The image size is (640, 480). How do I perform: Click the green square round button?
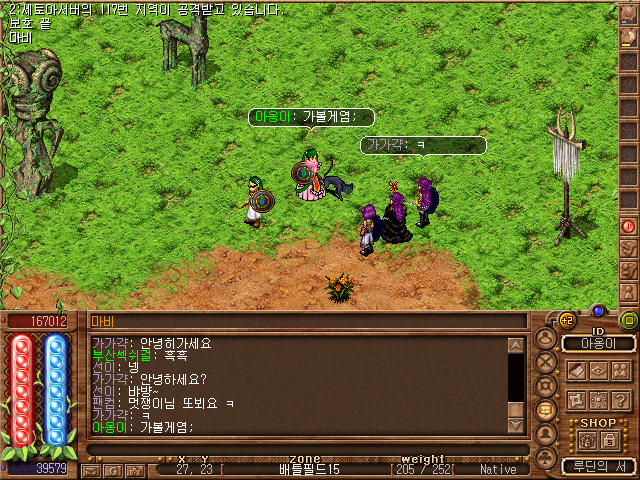coord(629,320)
